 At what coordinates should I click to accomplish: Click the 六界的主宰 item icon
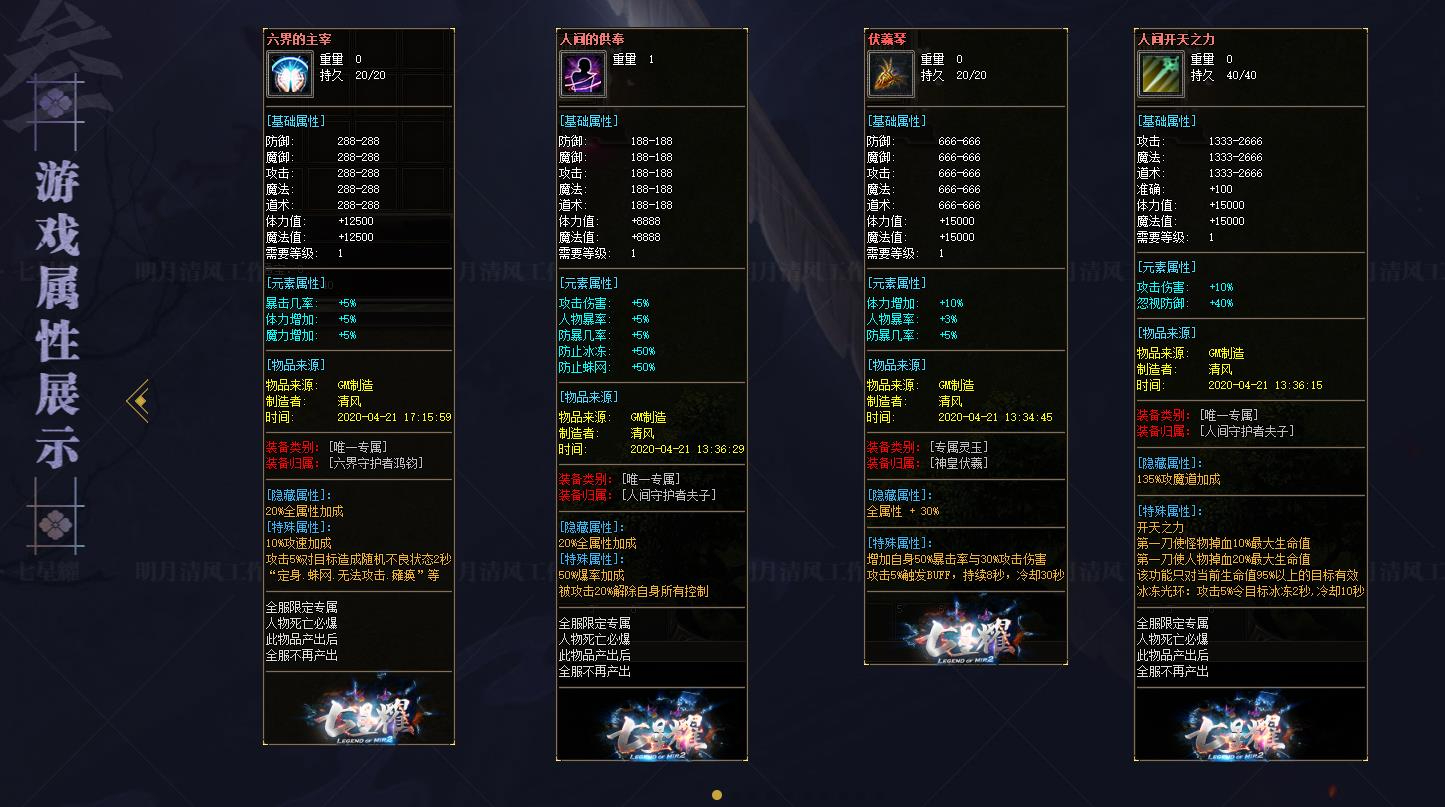[290, 73]
